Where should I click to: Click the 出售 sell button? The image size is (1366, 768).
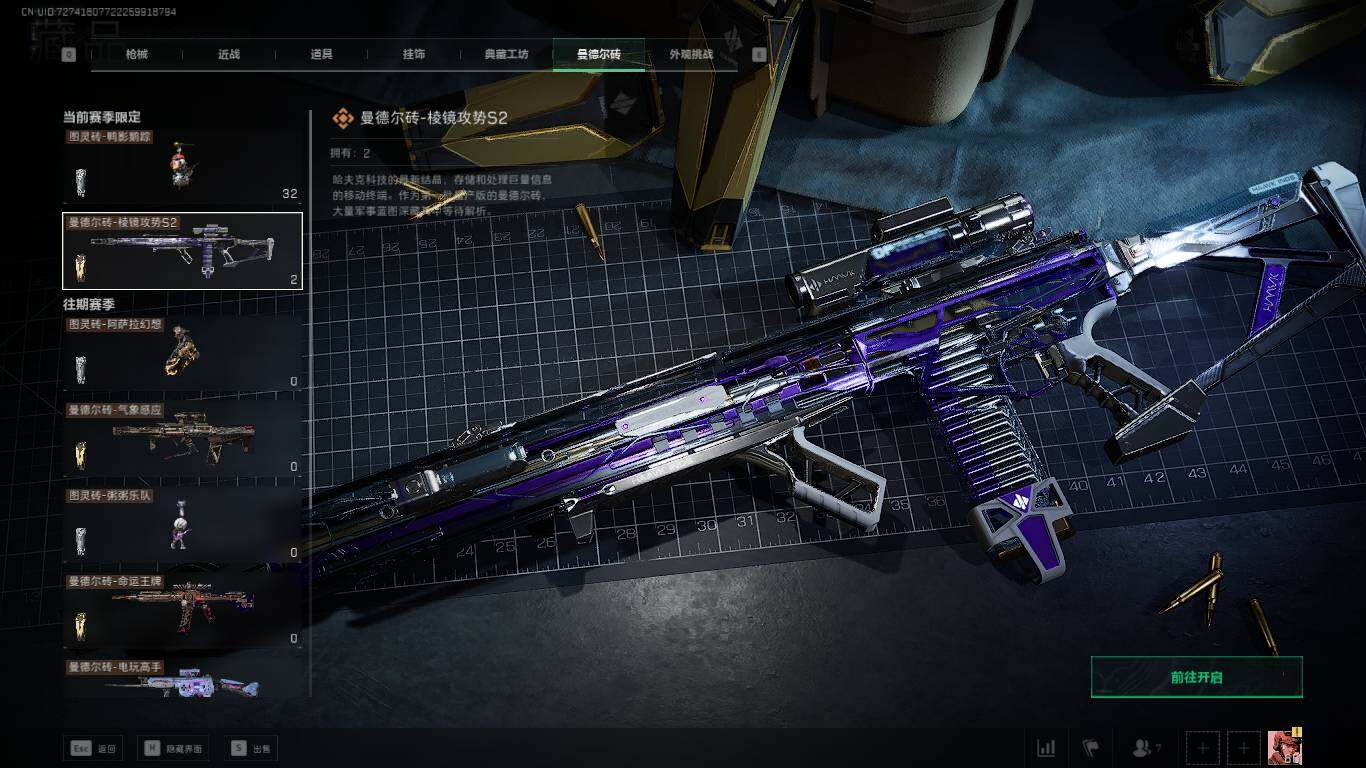(x=252, y=748)
